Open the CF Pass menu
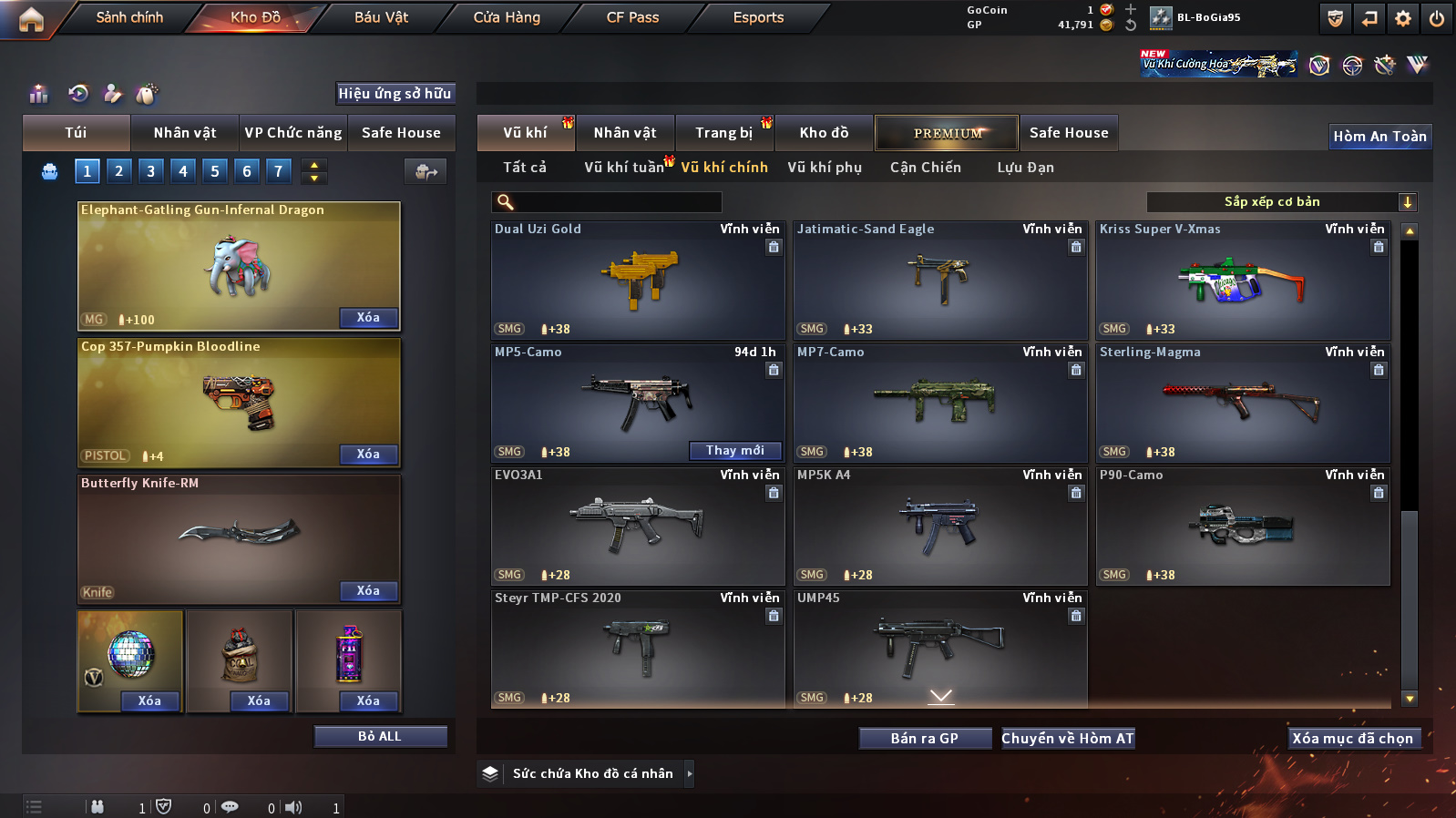This screenshot has width=1456, height=818. click(x=632, y=17)
